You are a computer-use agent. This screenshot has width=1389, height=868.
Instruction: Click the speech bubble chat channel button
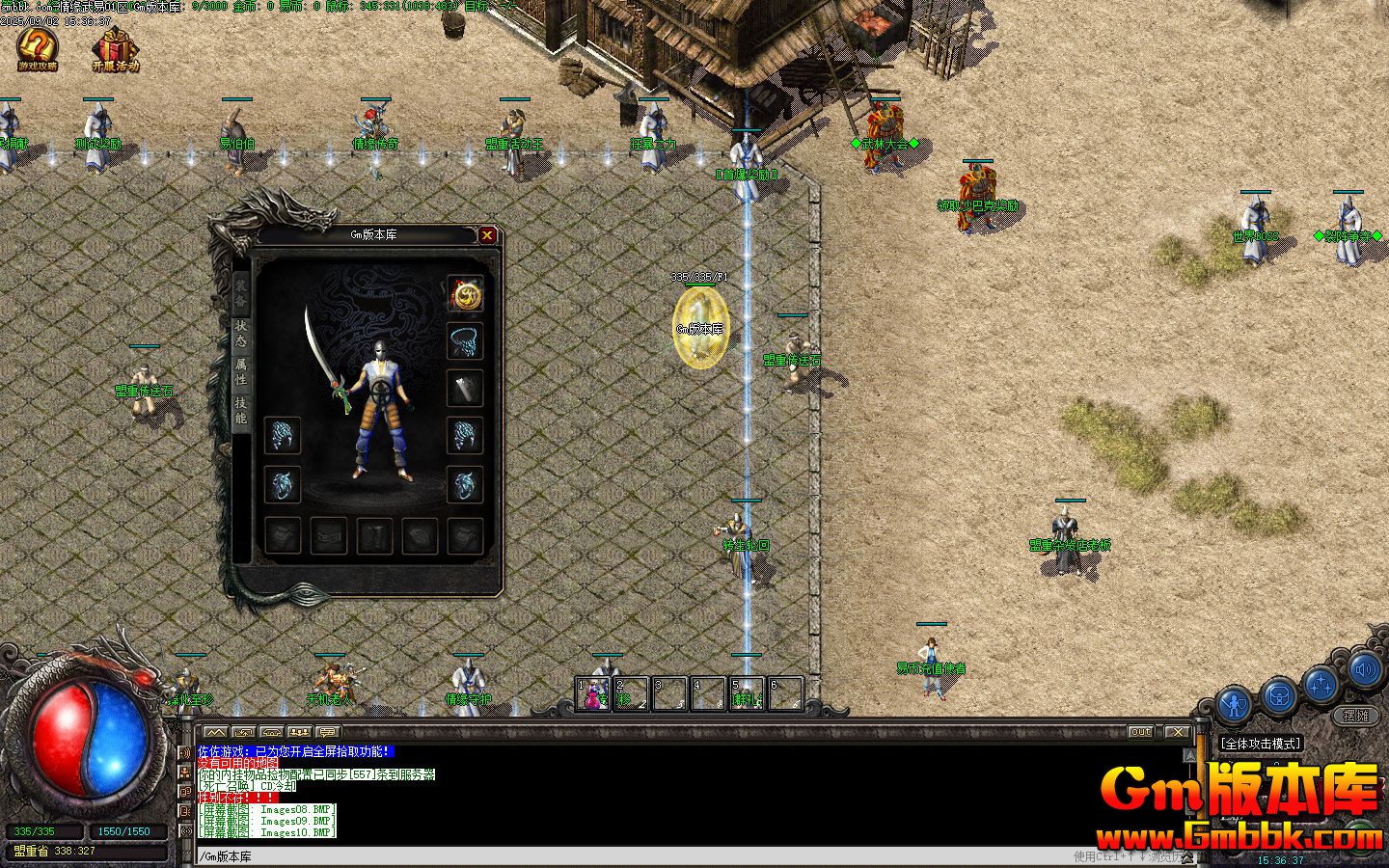[328, 732]
